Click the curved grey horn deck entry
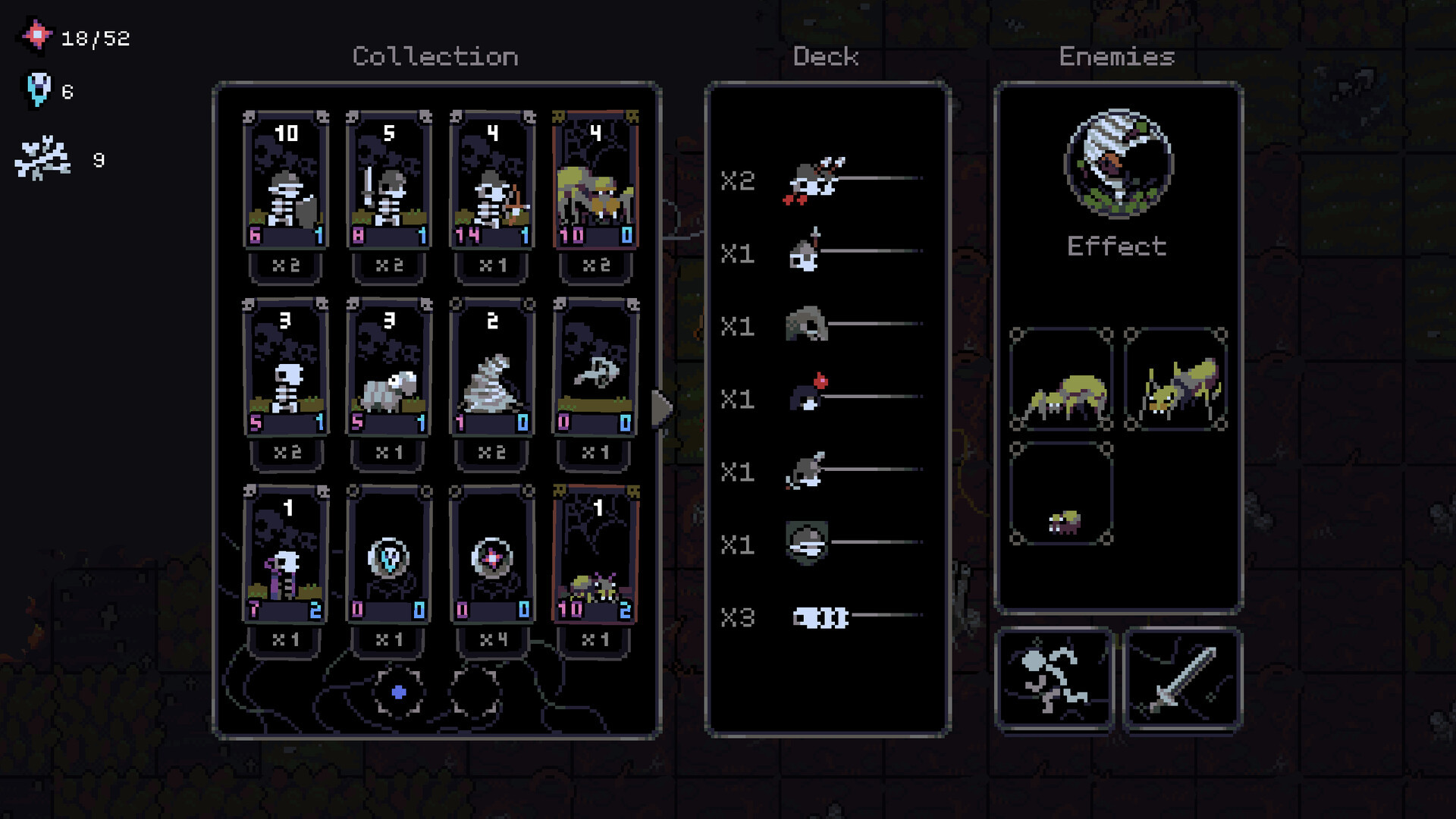Screen dimensions: 1456x819 [x=807, y=325]
